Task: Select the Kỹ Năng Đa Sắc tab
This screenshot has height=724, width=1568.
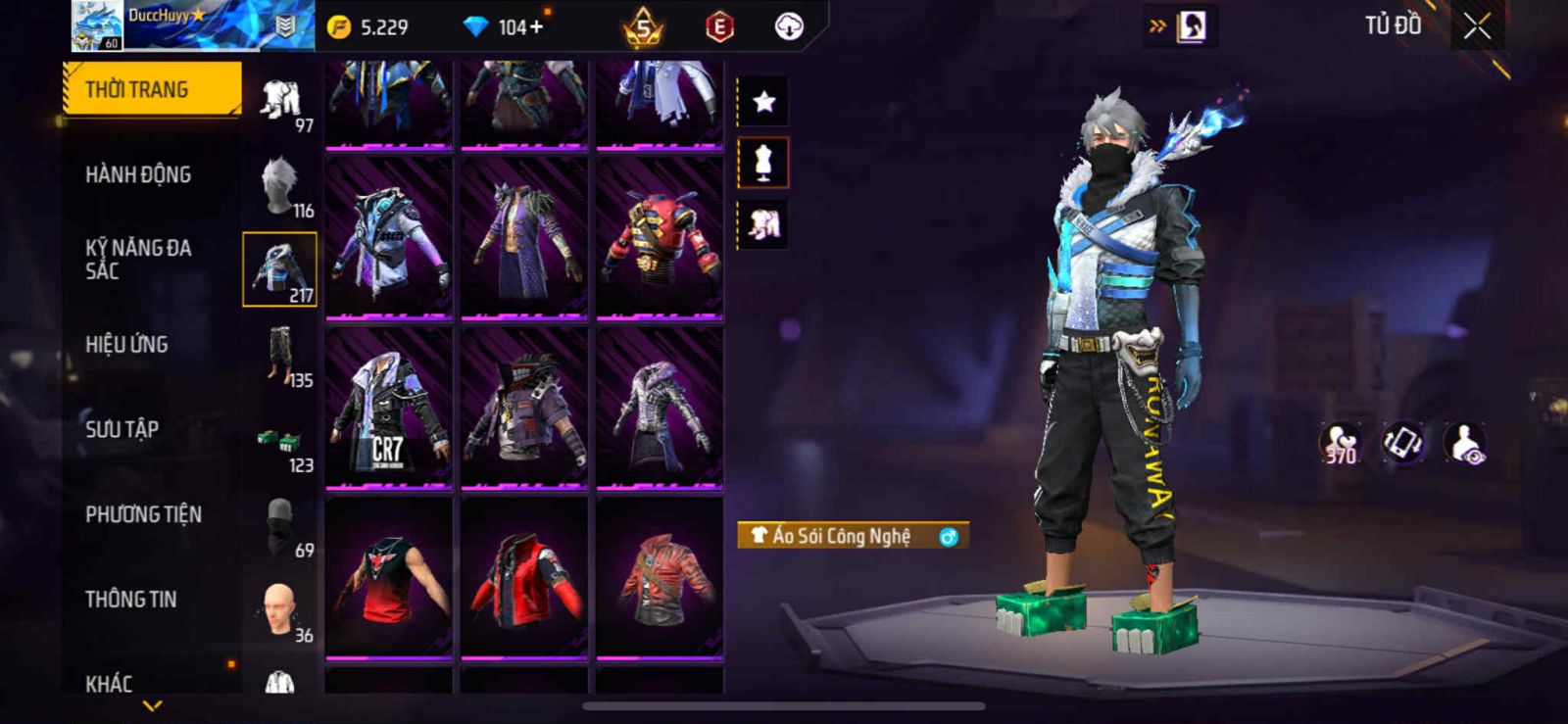Action: point(138,260)
